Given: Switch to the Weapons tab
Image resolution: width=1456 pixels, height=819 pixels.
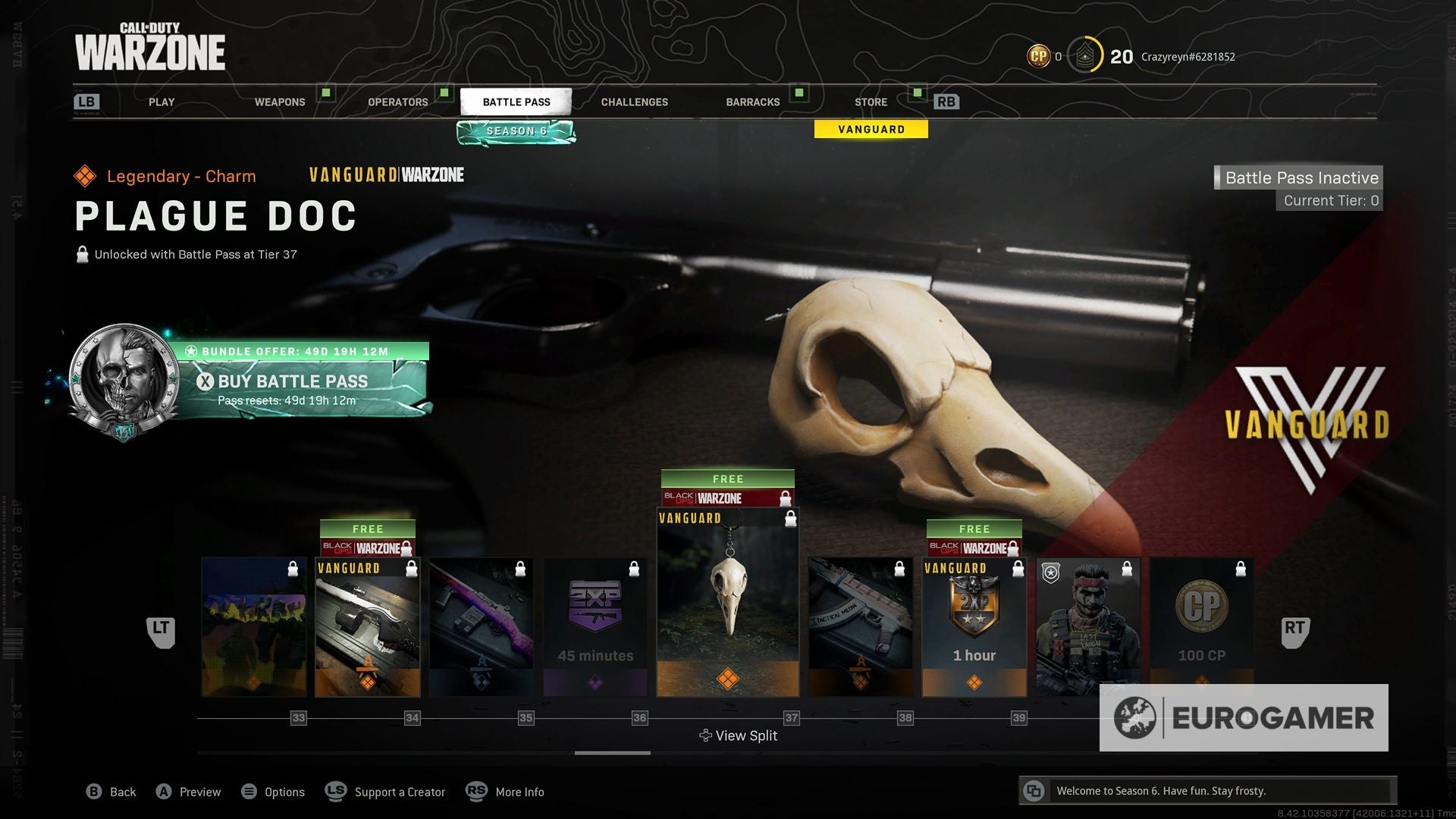Looking at the screenshot, I should [x=280, y=102].
